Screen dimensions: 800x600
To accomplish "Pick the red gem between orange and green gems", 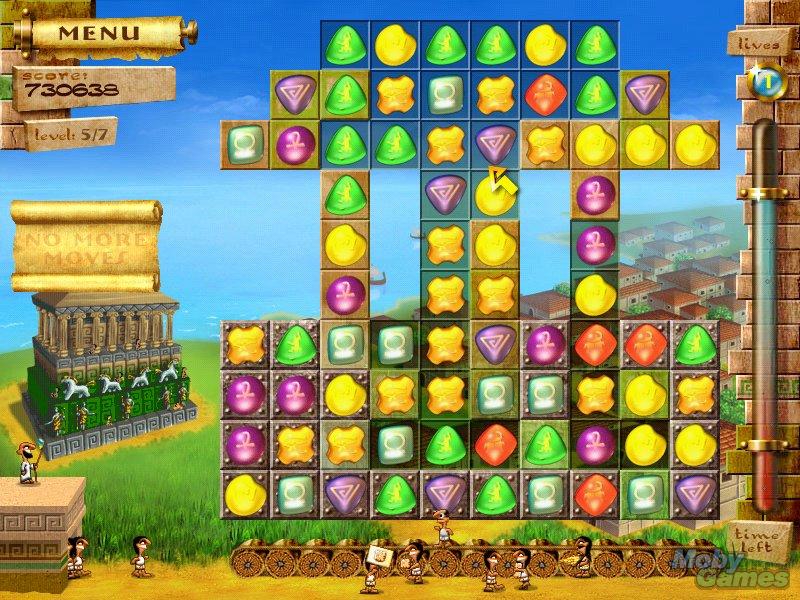I will coord(543,92).
